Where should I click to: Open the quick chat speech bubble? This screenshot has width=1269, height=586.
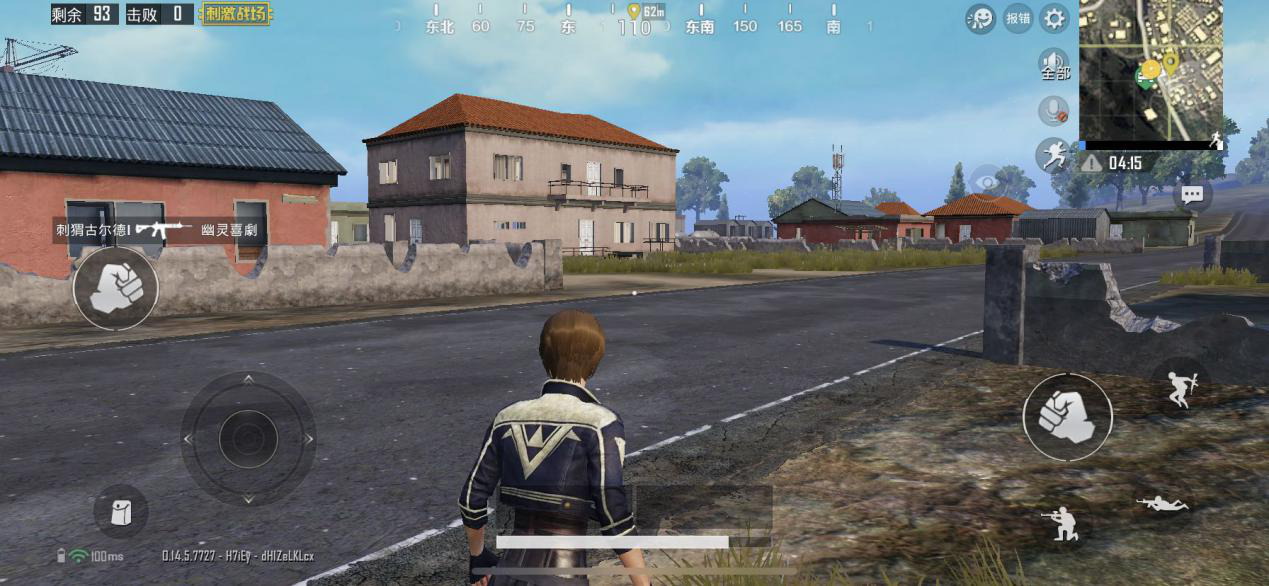(x=1192, y=195)
